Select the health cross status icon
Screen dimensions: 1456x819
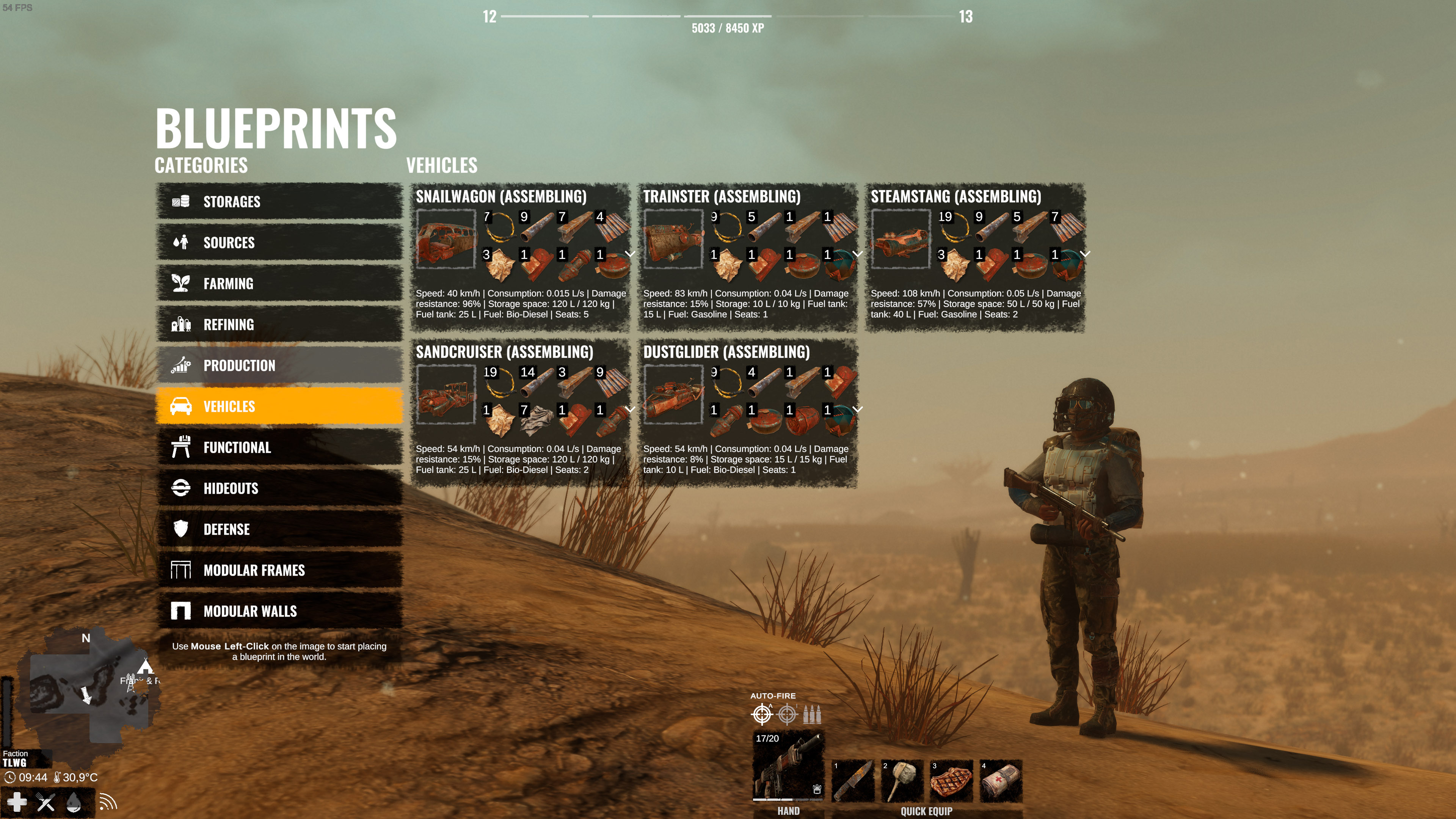pyautogui.click(x=17, y=802)
